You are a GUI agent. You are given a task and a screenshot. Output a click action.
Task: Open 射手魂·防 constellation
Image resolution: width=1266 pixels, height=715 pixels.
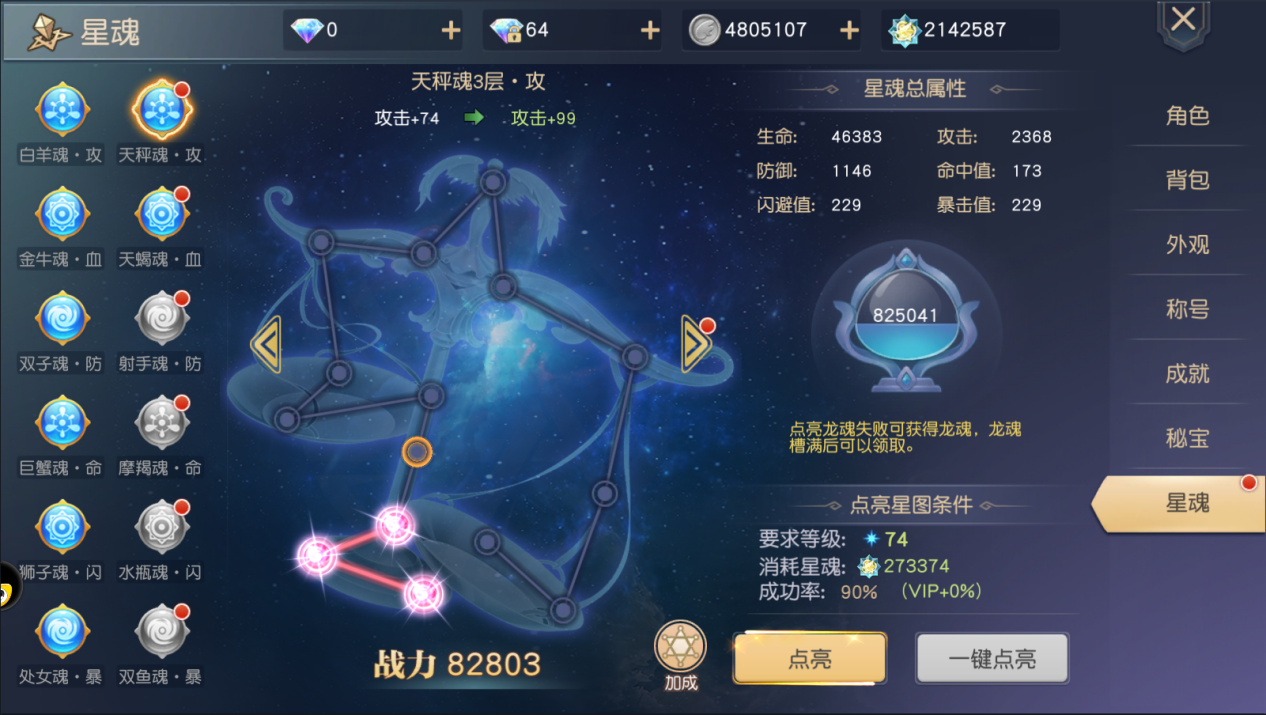[x=160, y=319]
